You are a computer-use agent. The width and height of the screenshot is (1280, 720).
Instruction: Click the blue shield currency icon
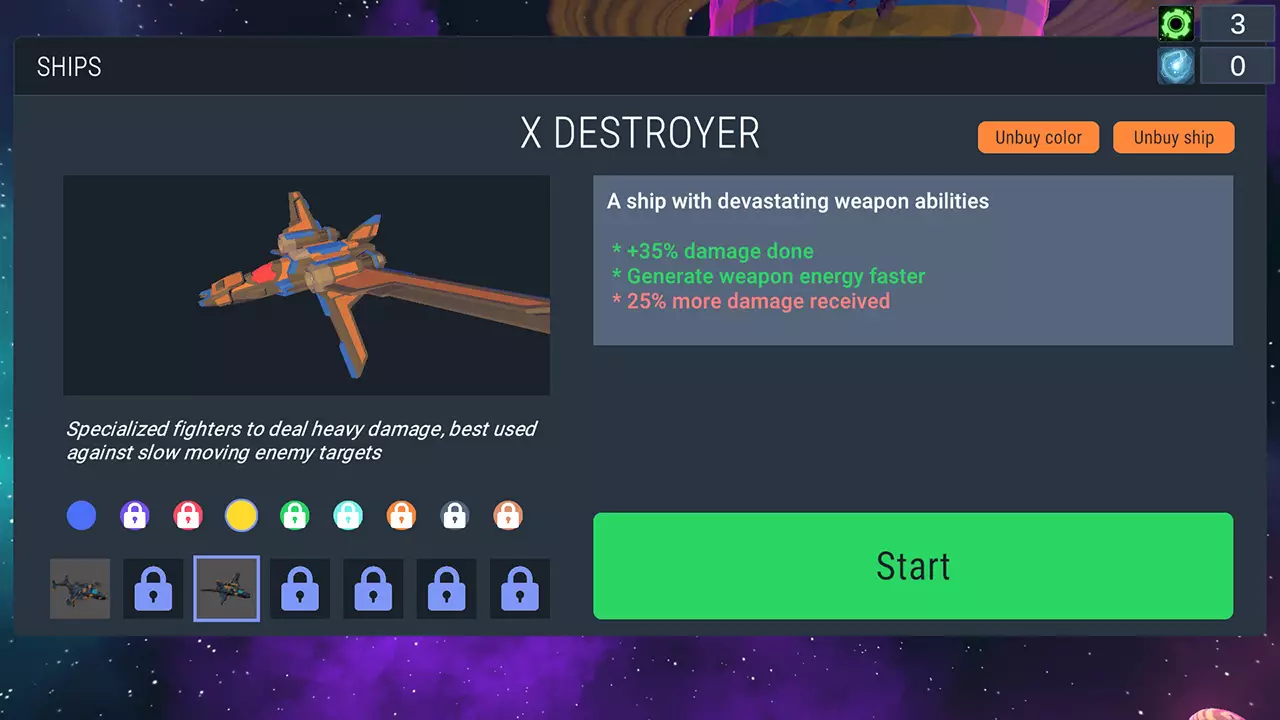click(x=1175, y=65)
